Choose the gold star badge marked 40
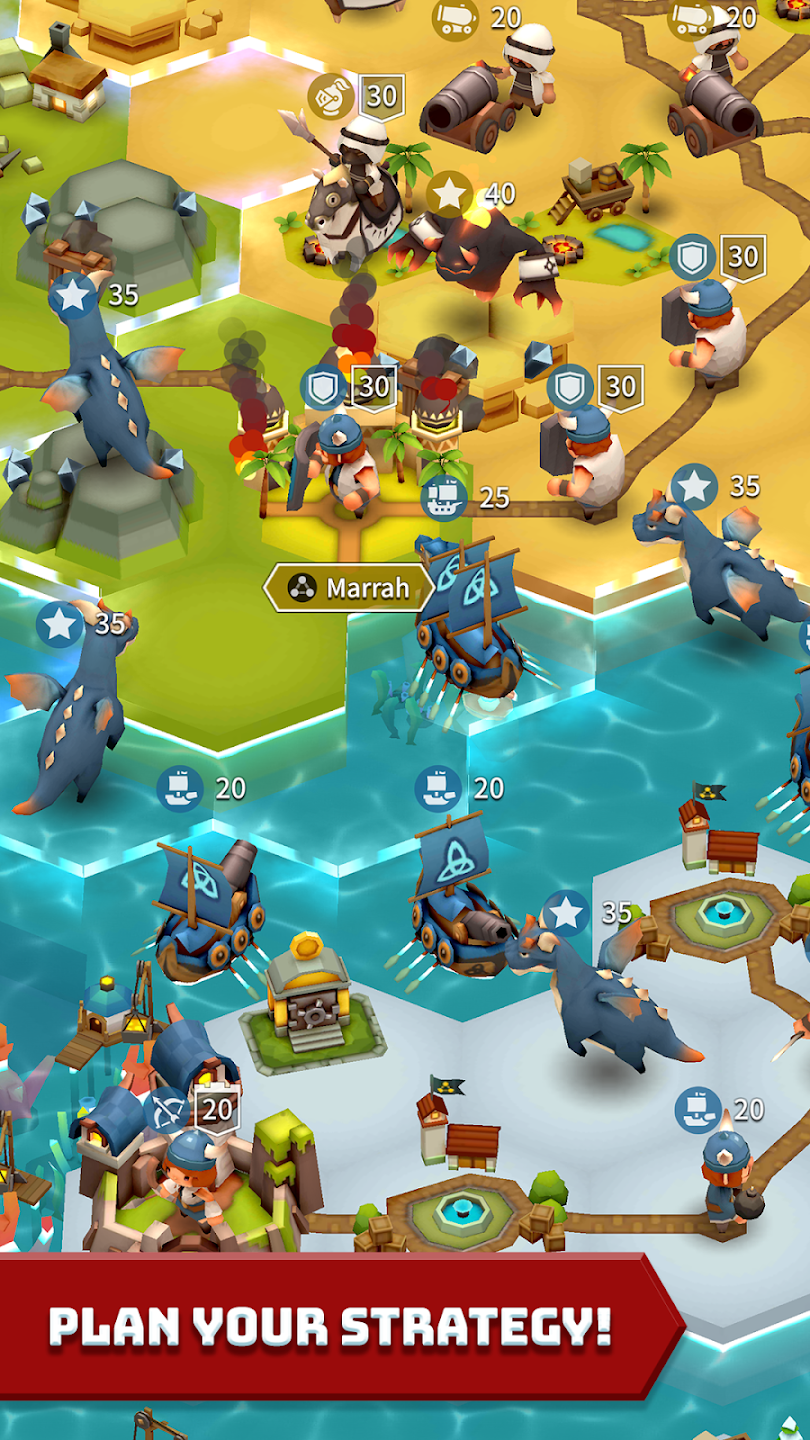This screenshot has width=810, height=1440. click(450, 194)
